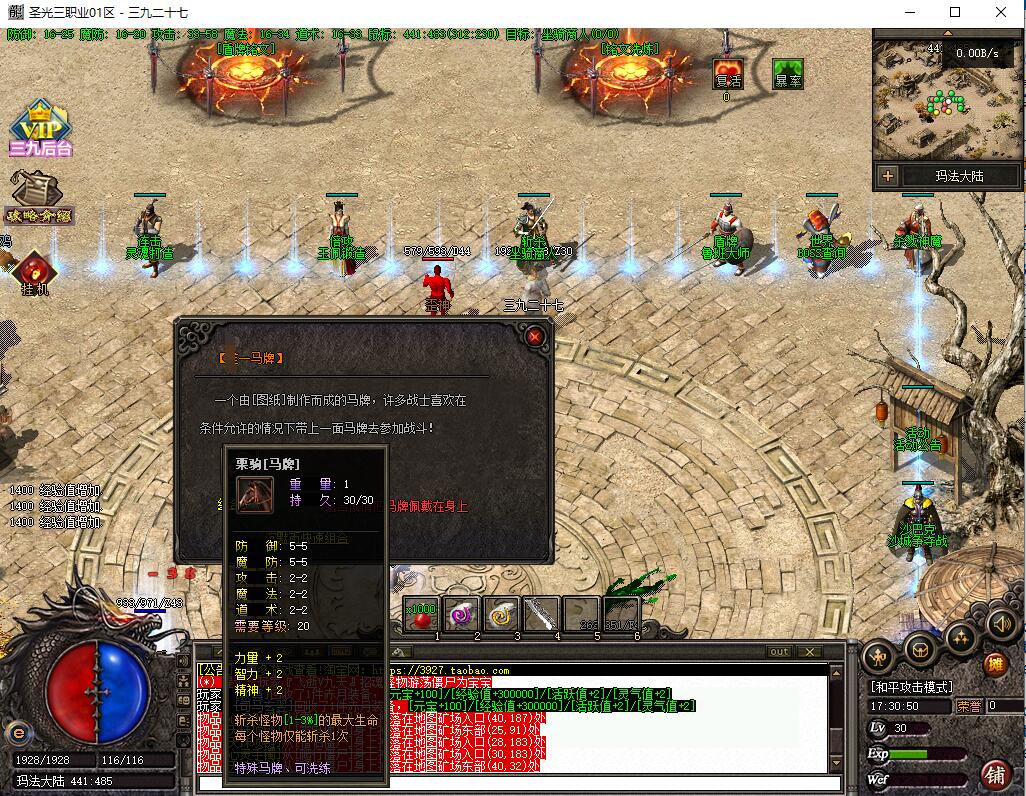Viewport: 1026px width, 796px height.
Task: Open the 摊 stall button
Action: click(995, 664)
